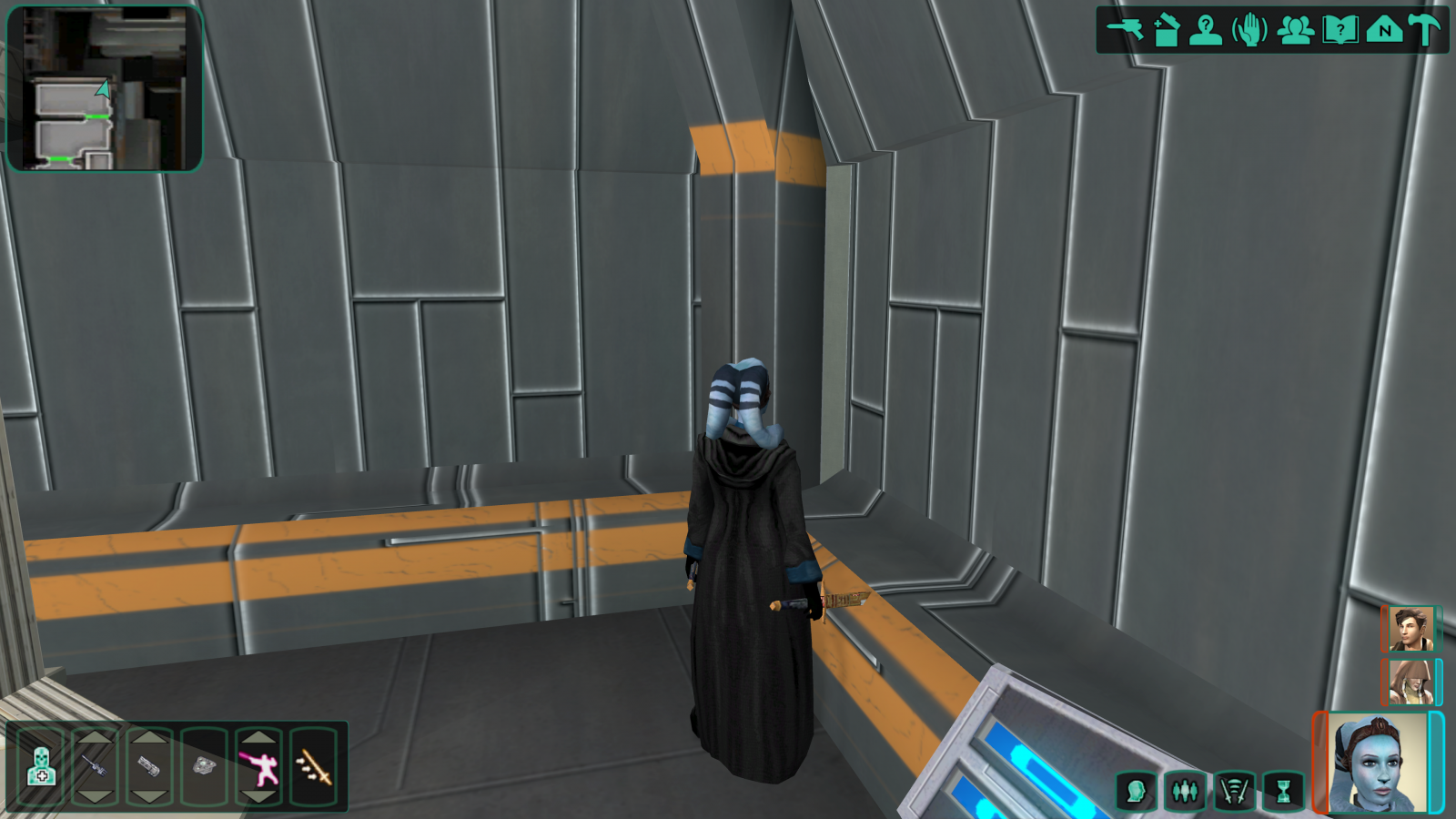Viewport: 1456px width, 819px height.
Task: Open the party group icon
Action: click(1295, 30)
